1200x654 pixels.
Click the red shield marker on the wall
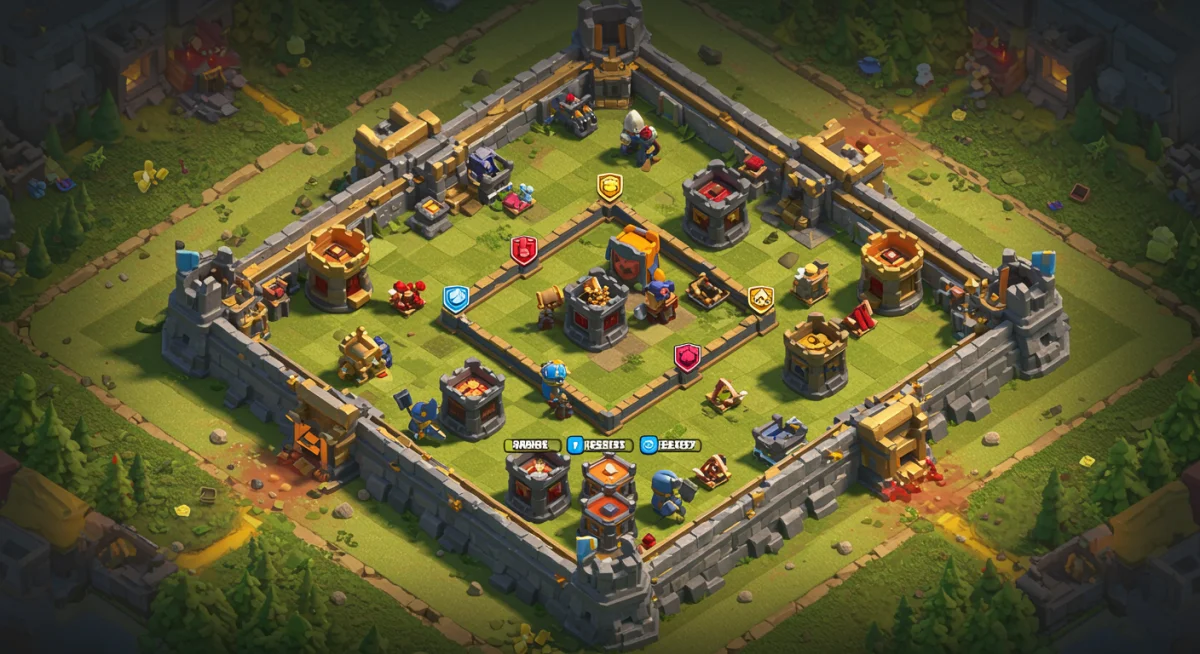pos(523,250)
